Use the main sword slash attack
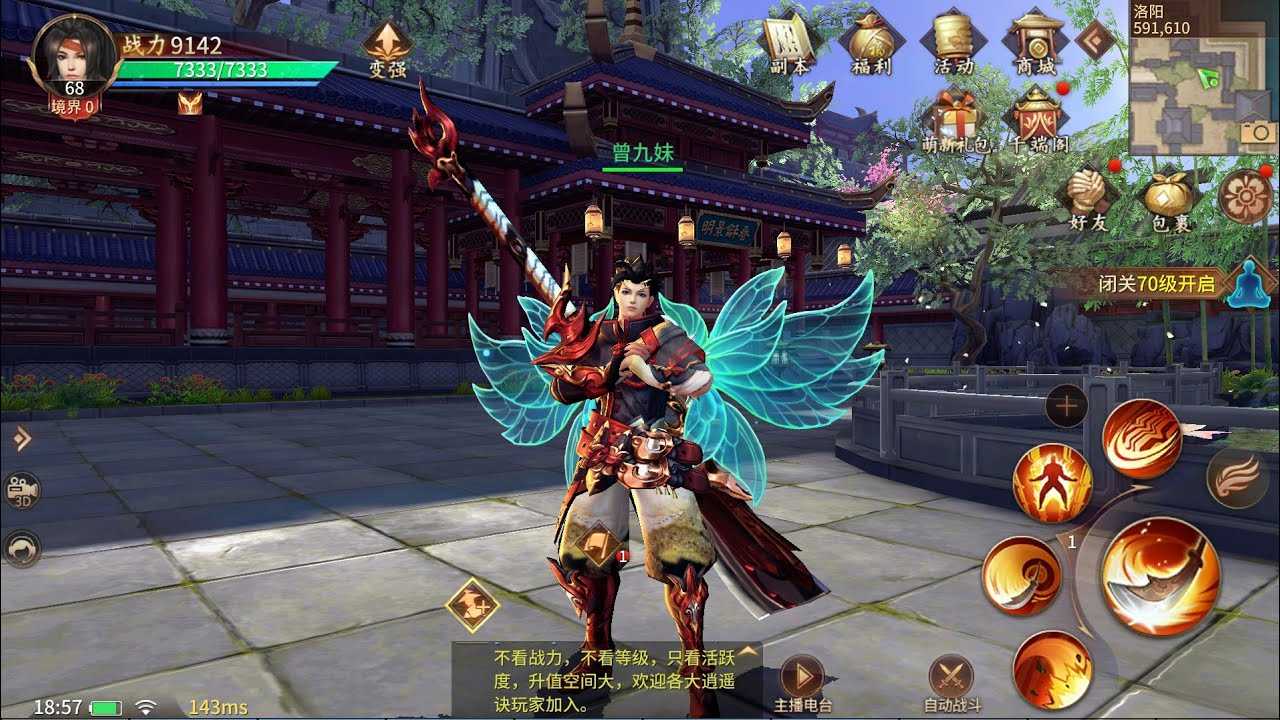The width and height of the screenshot is (1280, 720). click(1160, 577)
